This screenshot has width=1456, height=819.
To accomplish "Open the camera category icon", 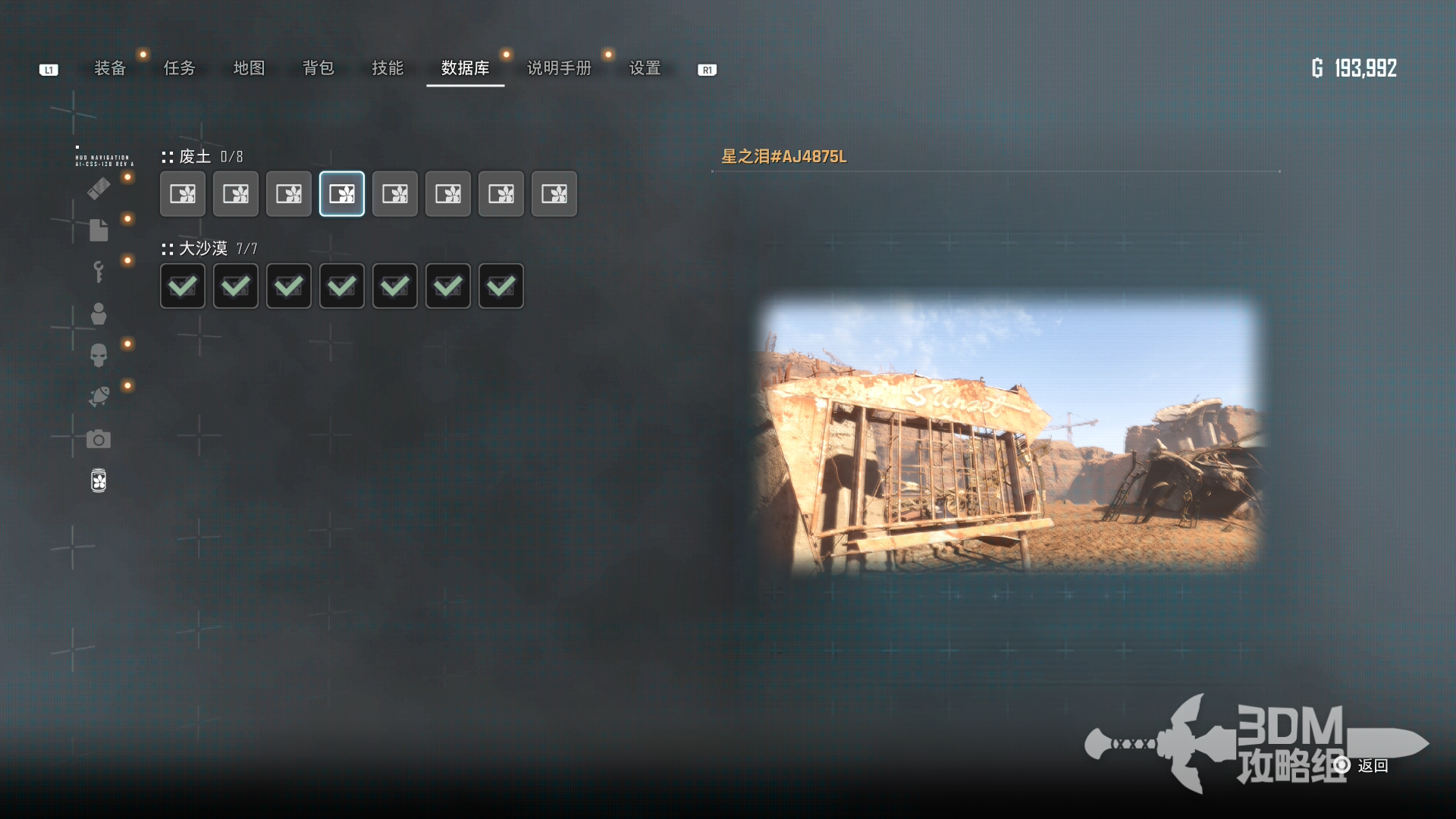I will click(99, 439).
